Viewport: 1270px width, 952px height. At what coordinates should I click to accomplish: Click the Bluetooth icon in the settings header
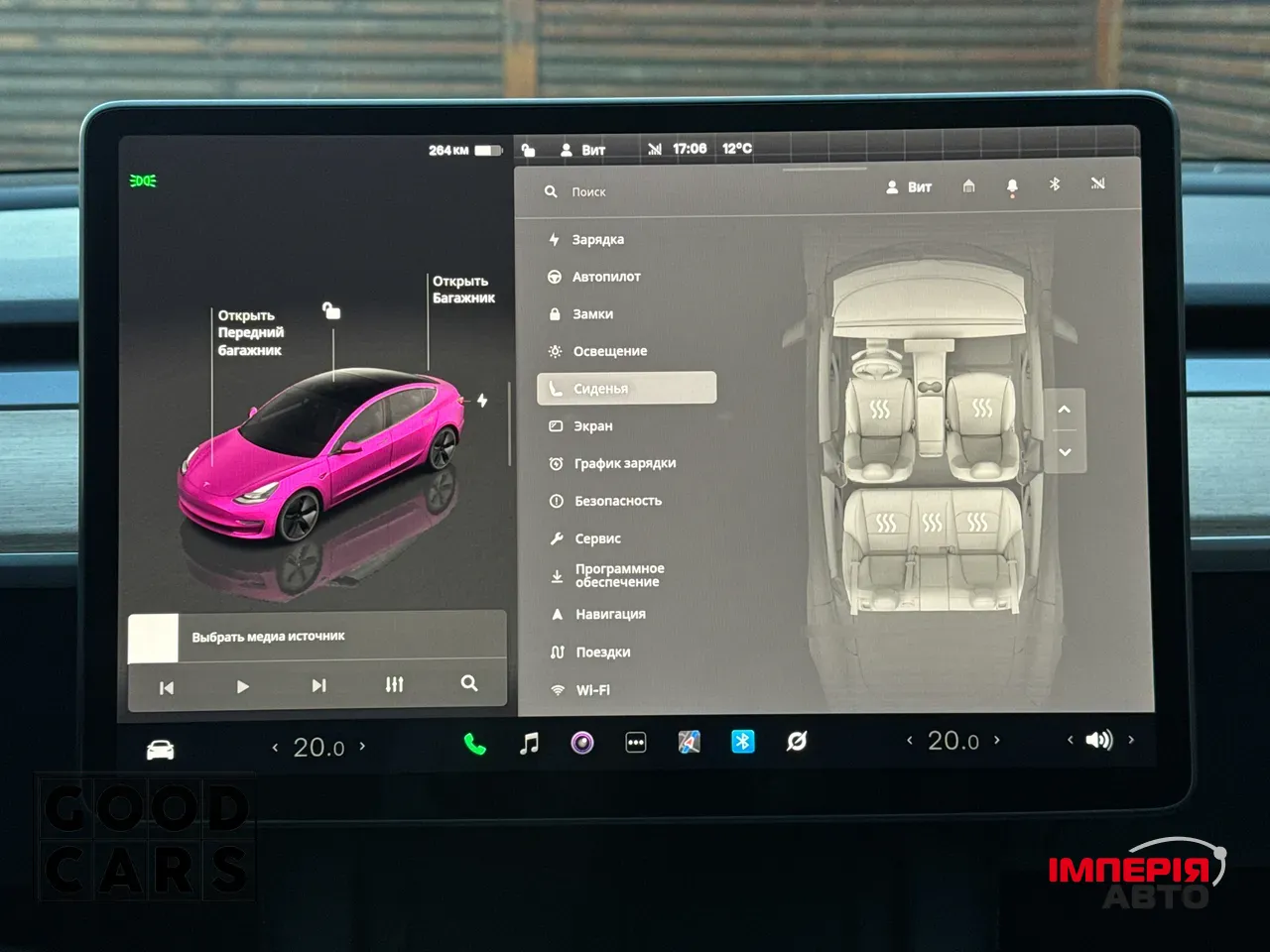point(1055,184)
